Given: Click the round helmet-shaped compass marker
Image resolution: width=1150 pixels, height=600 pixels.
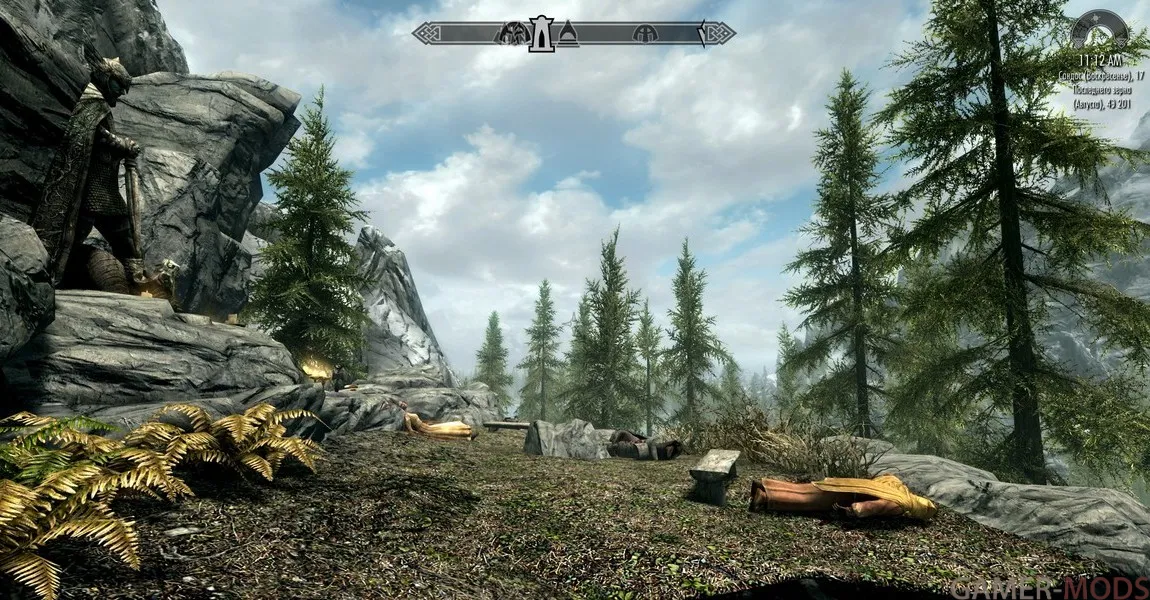Looking at the screenshot, I should (x=645, y=34).
